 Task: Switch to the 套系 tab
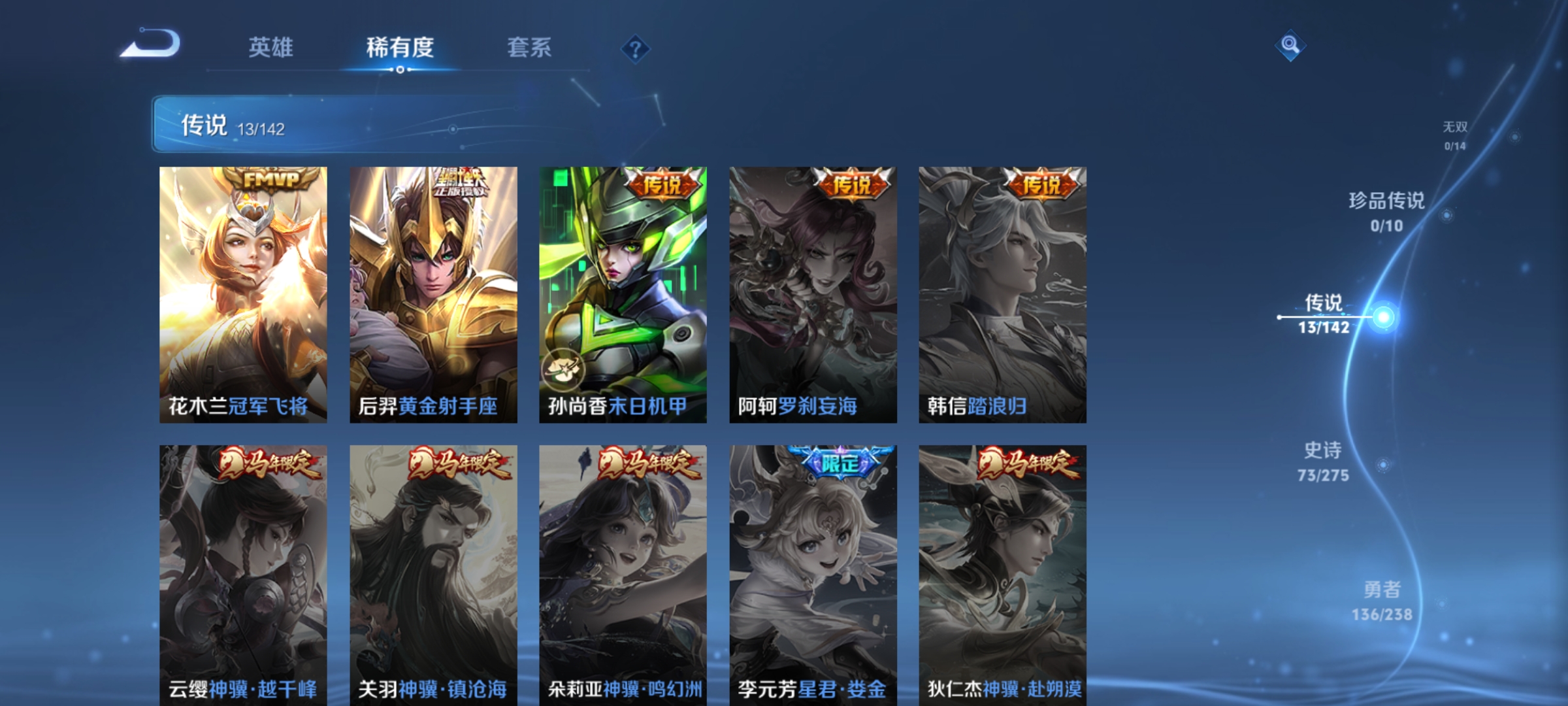530,47
